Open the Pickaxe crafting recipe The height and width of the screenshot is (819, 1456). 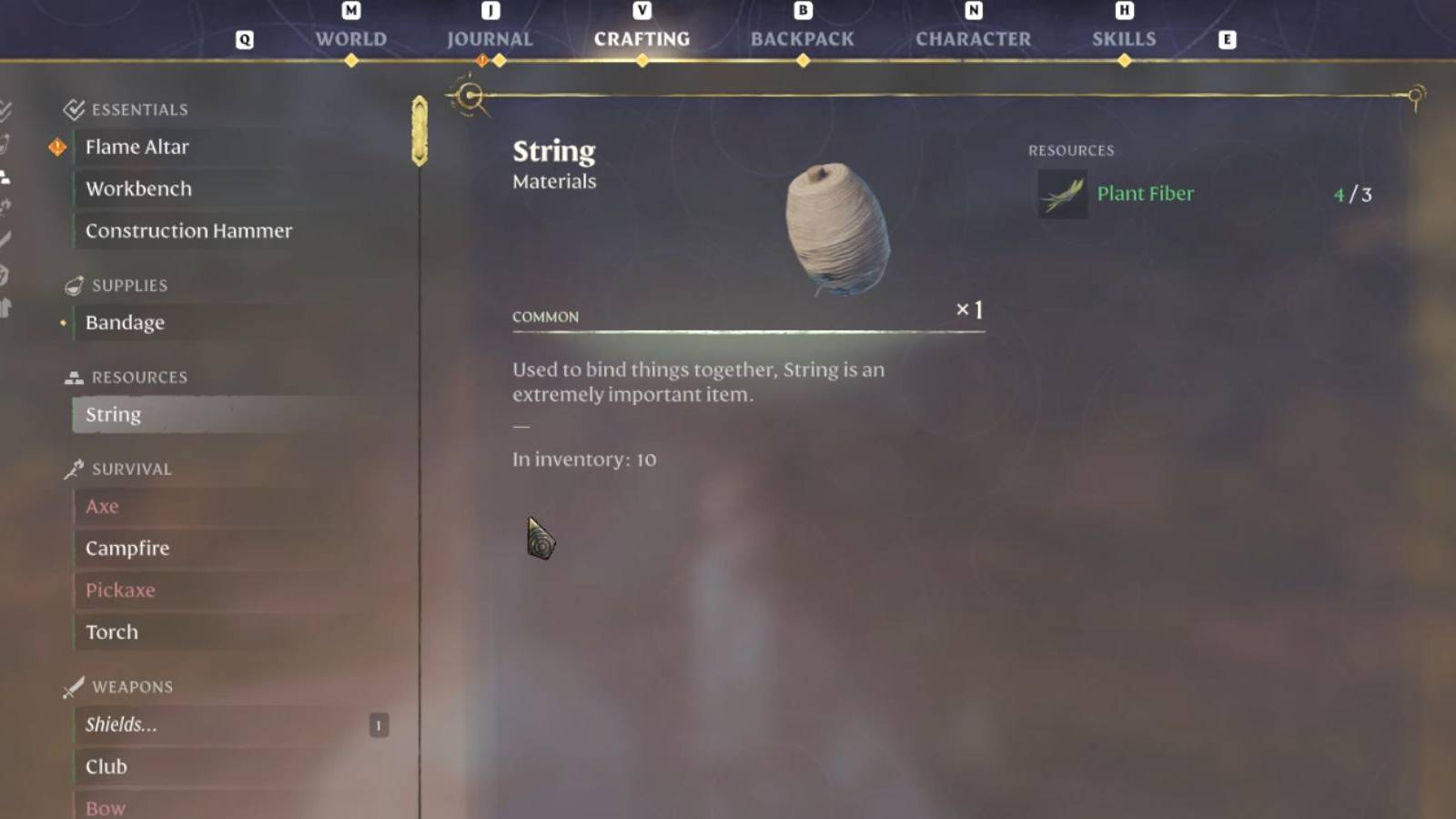point(119,590)
